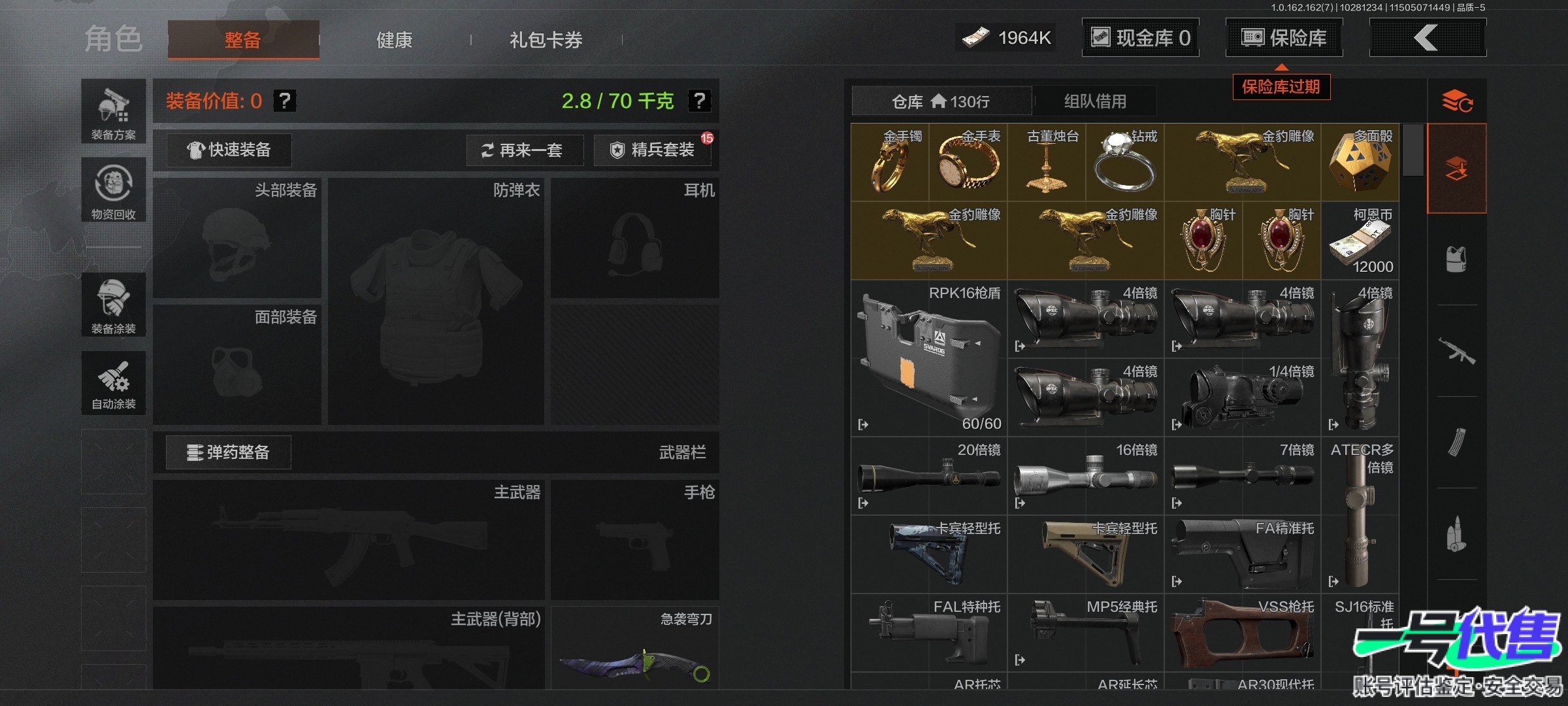Open the 装备涂装 equipment skins
The height and width of the screenshot is (706, 1568).
point(113,305)
